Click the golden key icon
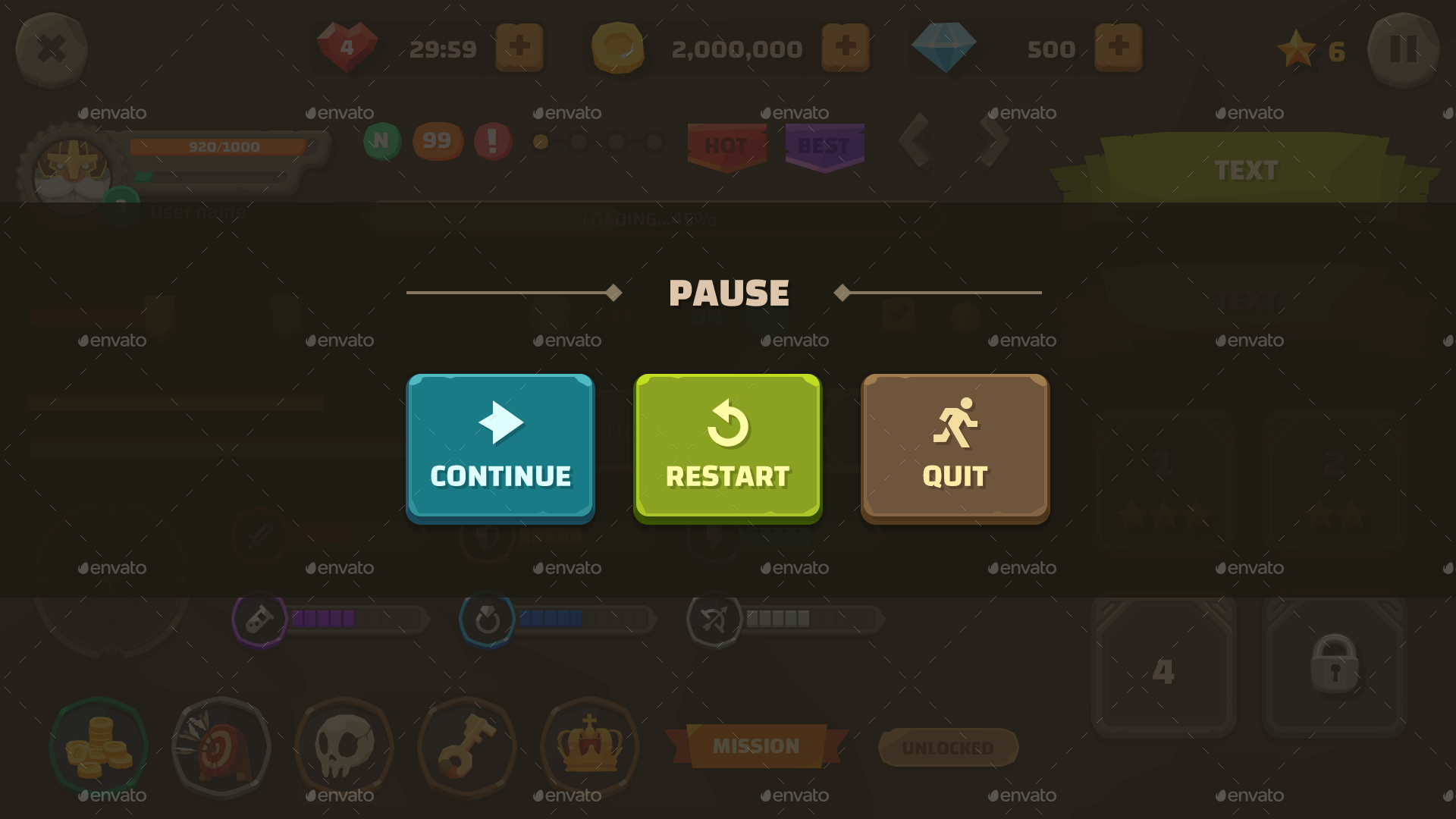This screenshot has width=1456, height=819. click(466, 747)
